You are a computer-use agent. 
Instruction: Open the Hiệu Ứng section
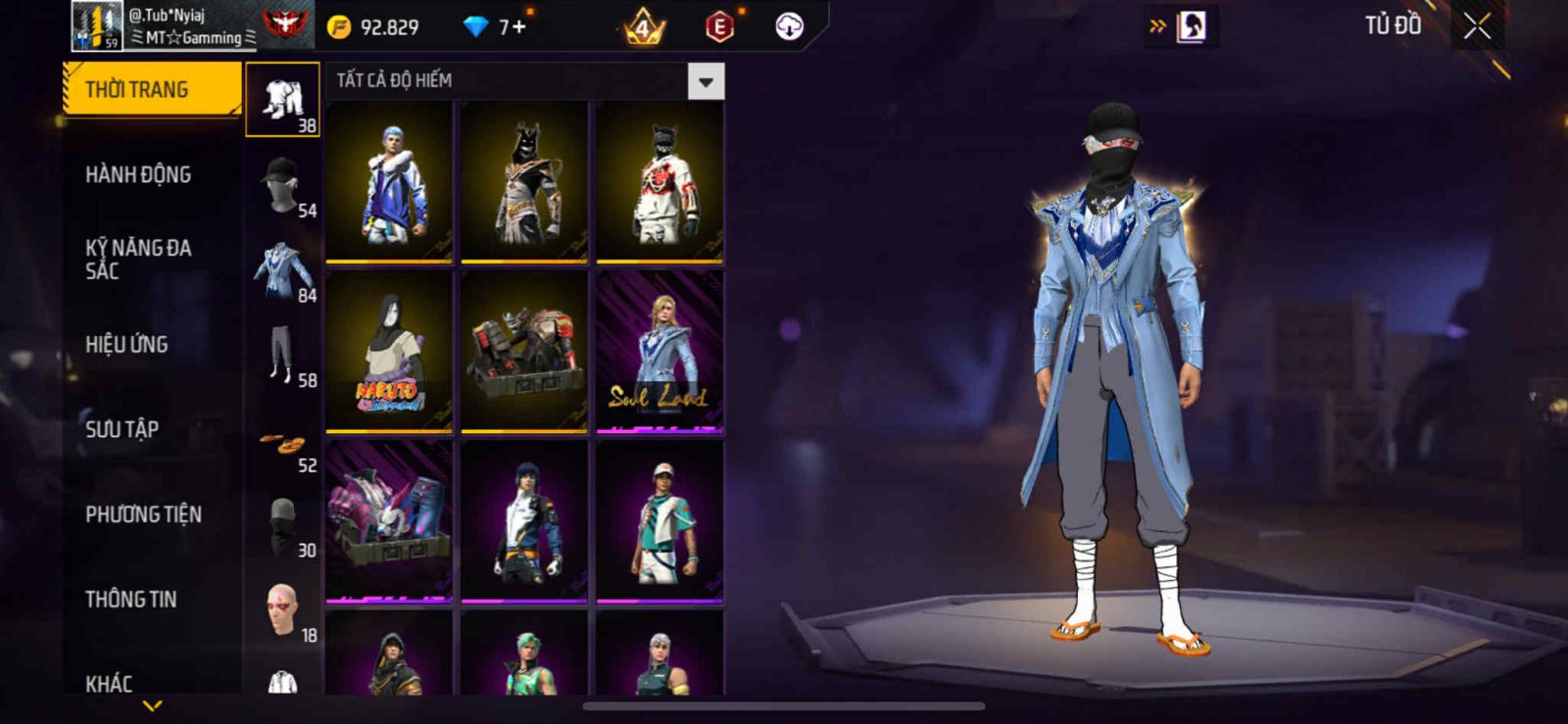[x=126, y=344]
